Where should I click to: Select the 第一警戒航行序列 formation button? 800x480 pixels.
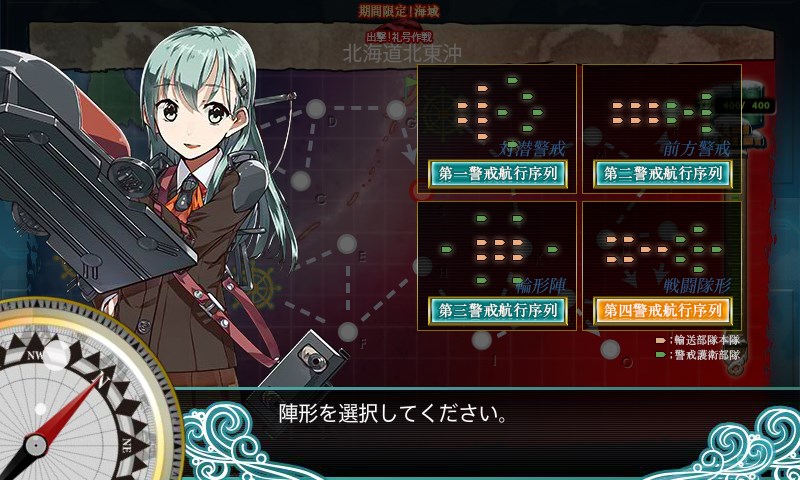pyautogui.click(x=497, y=173)
